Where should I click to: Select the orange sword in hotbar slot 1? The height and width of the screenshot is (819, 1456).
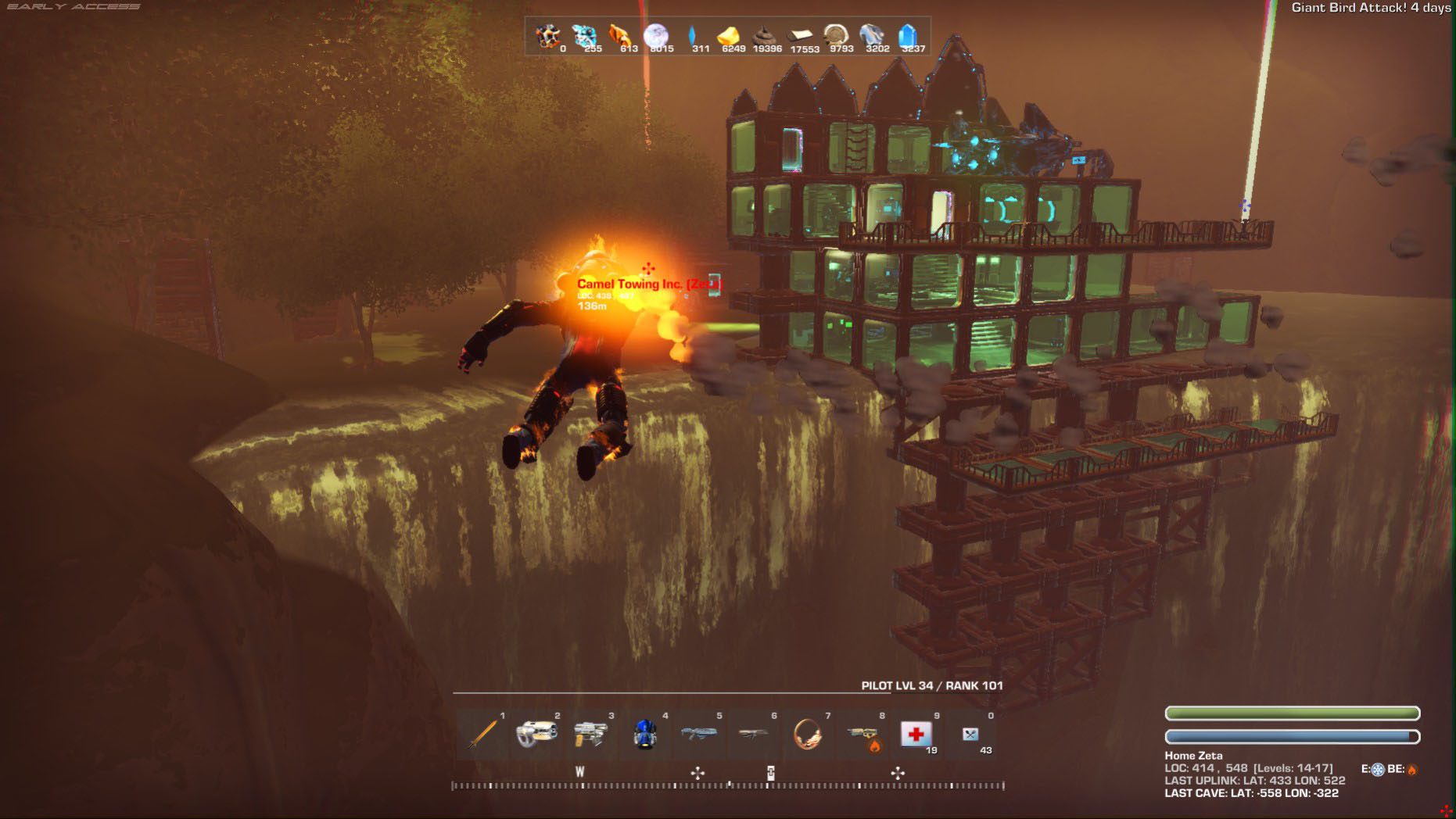click(x=483, y=734)
